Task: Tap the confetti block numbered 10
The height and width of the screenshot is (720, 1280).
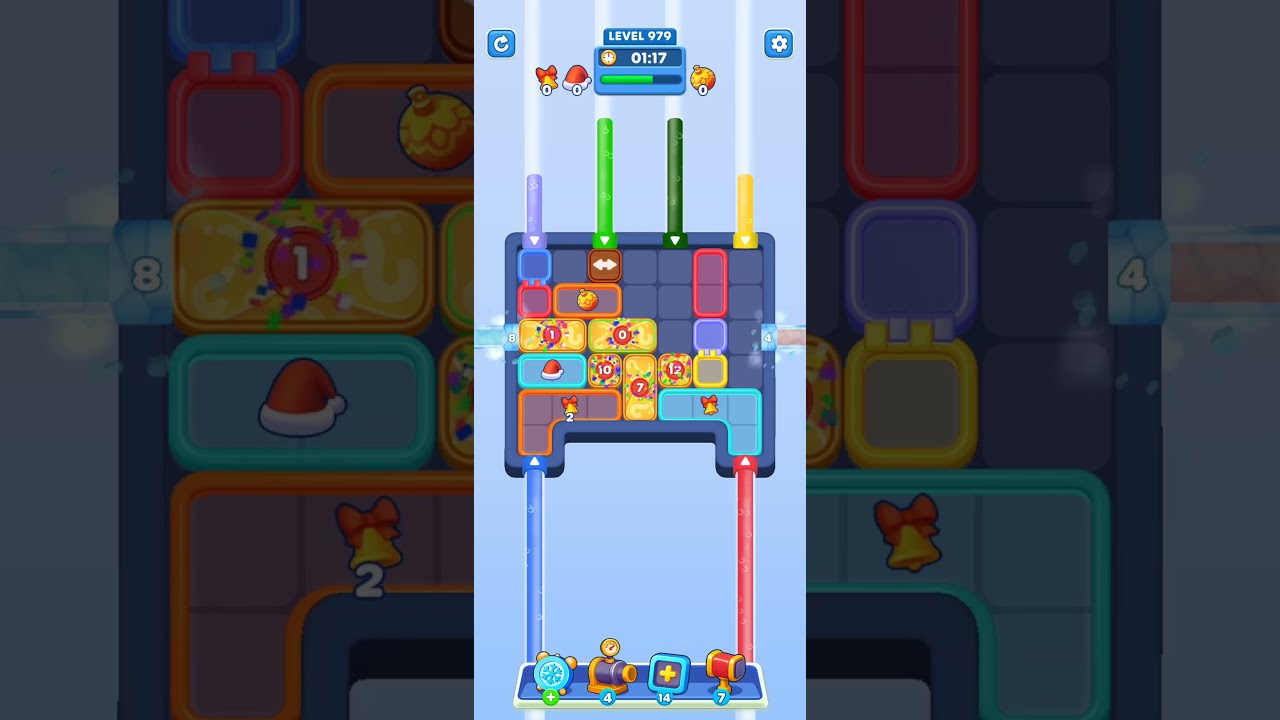Action: click(603, 369)
